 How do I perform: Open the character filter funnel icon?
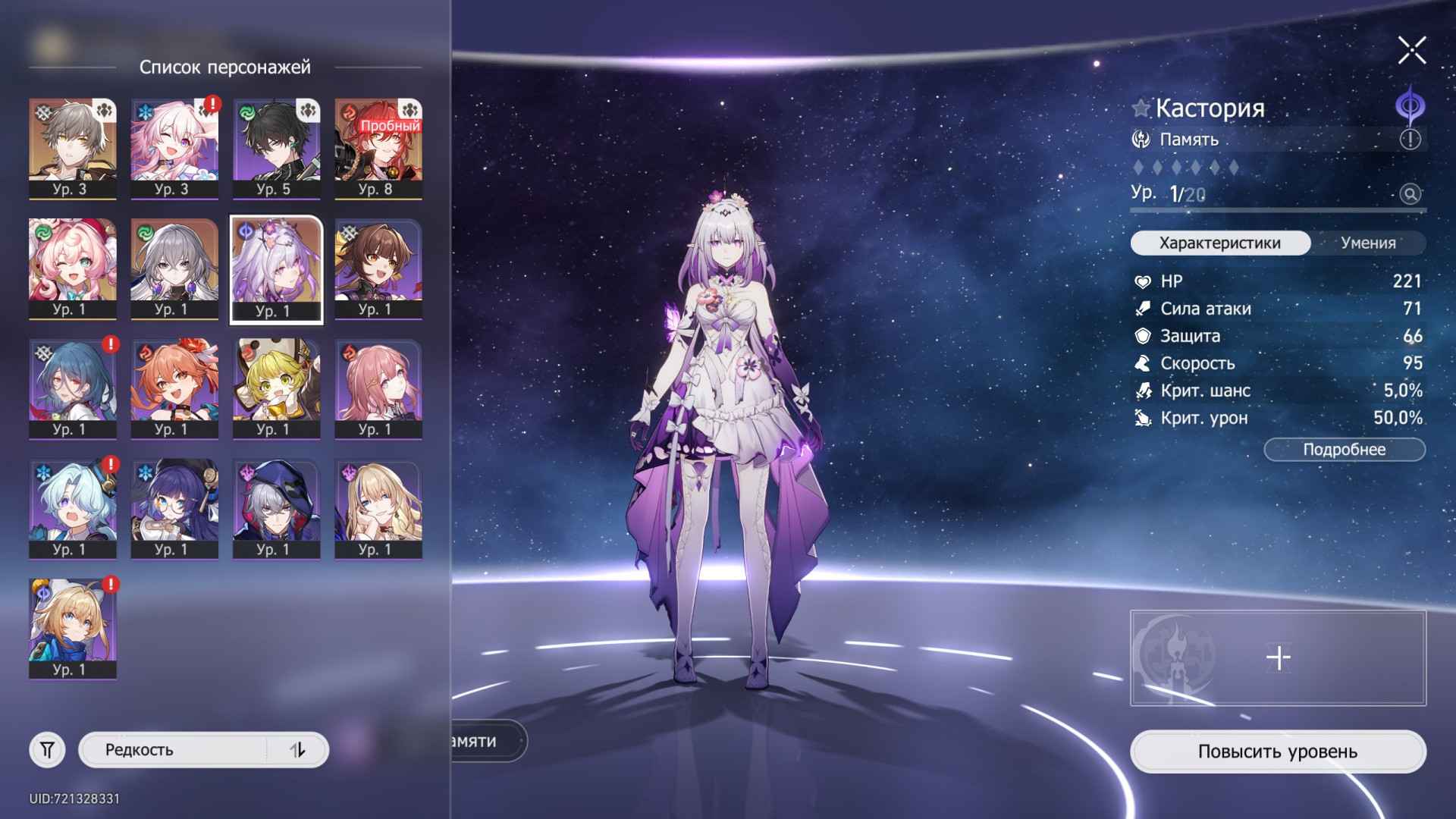[48, 750]
